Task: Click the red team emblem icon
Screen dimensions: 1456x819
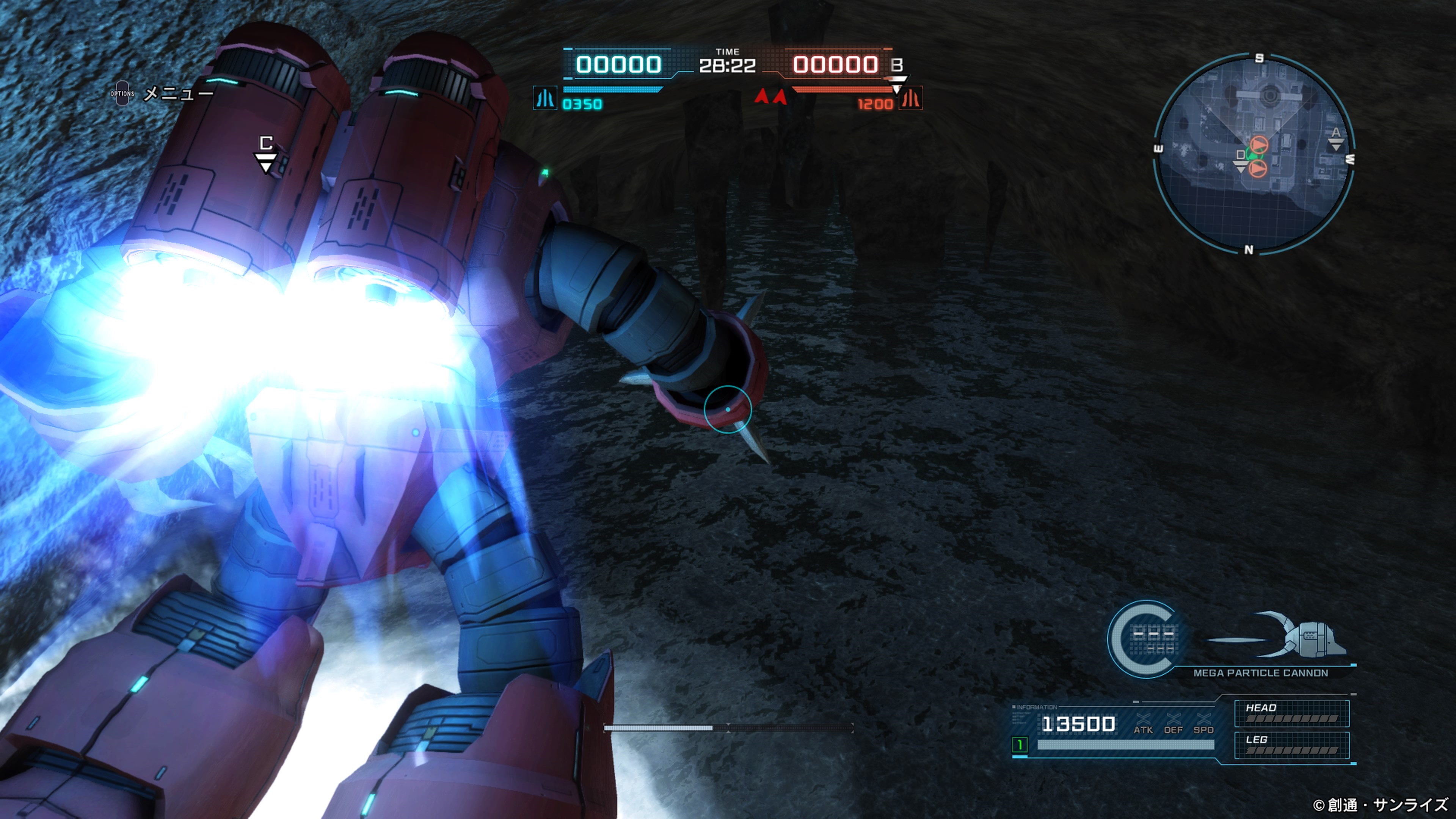Action: (x=910, y=98)
